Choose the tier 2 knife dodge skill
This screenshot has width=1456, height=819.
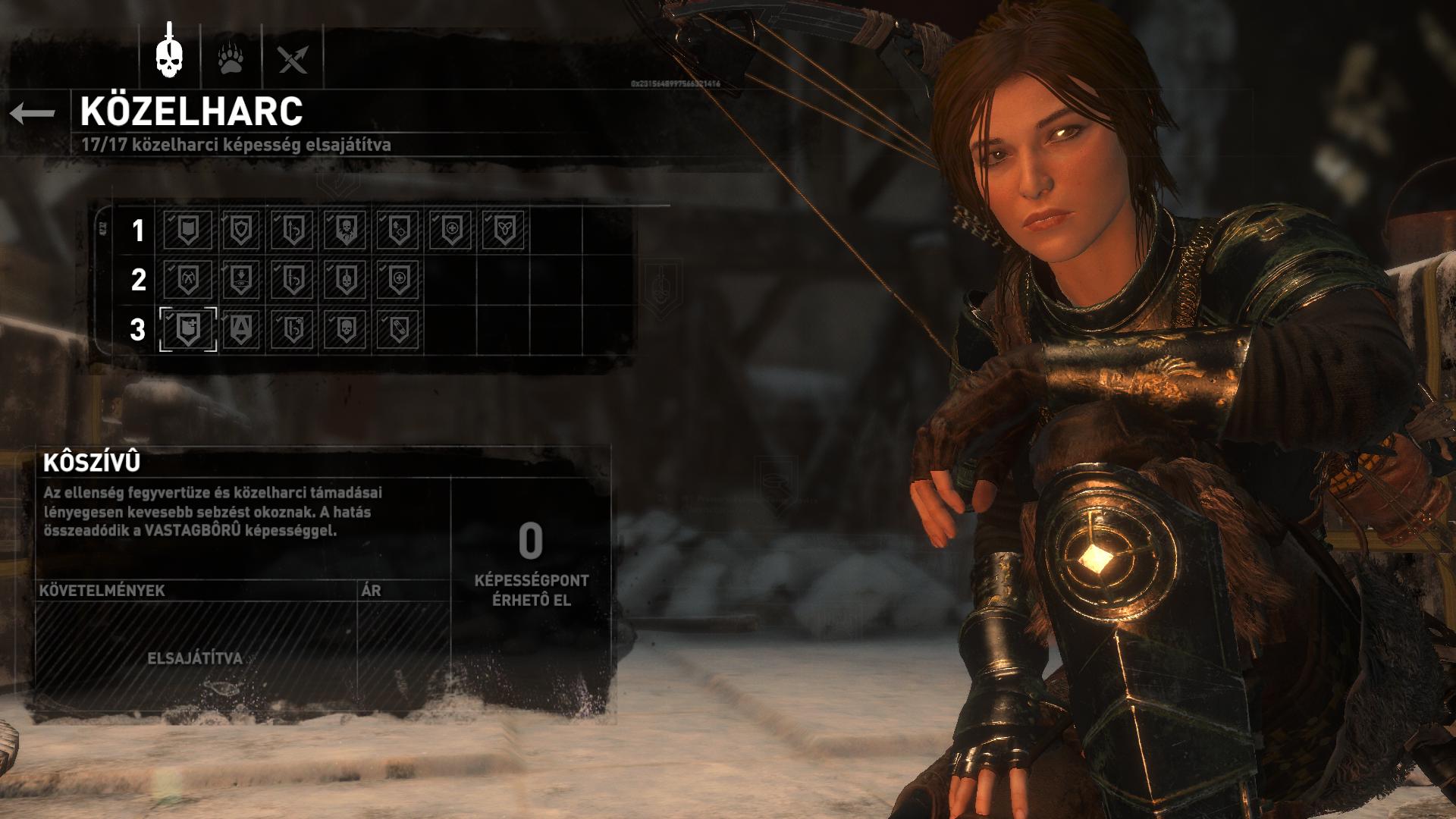[x=293, y=280]
